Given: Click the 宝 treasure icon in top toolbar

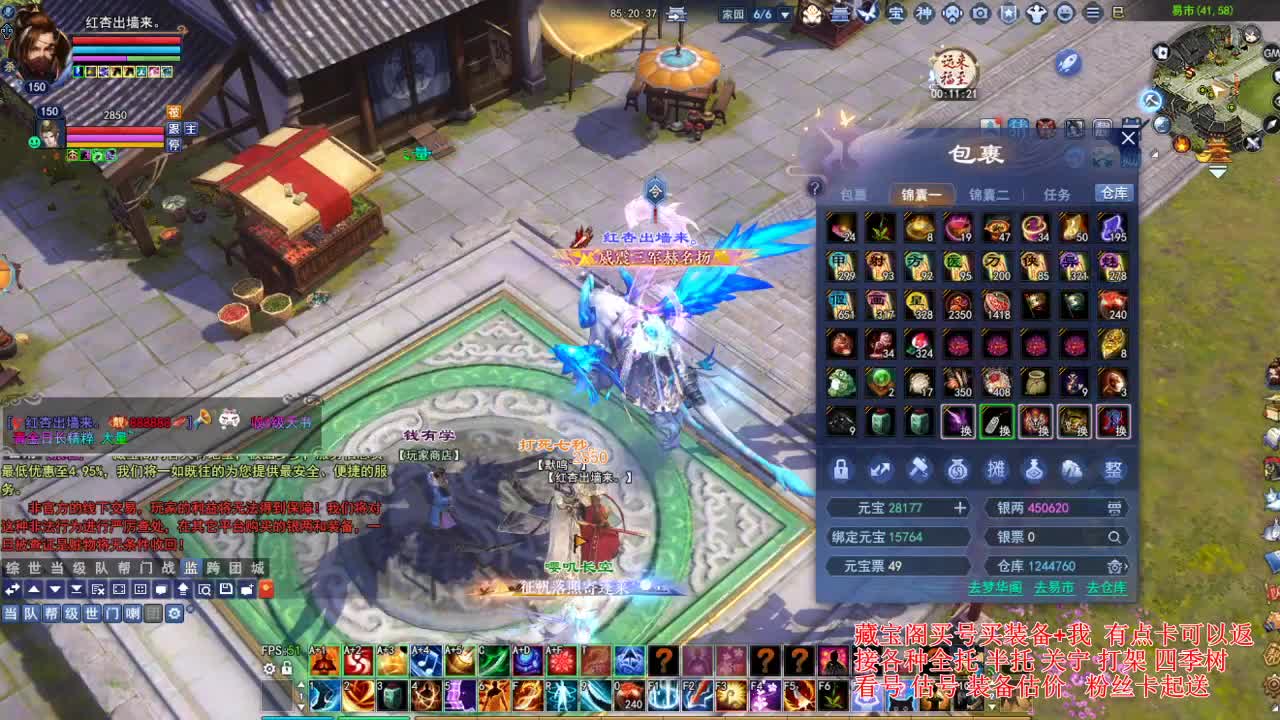Looking at the screenshot, I should click(897, 14).
